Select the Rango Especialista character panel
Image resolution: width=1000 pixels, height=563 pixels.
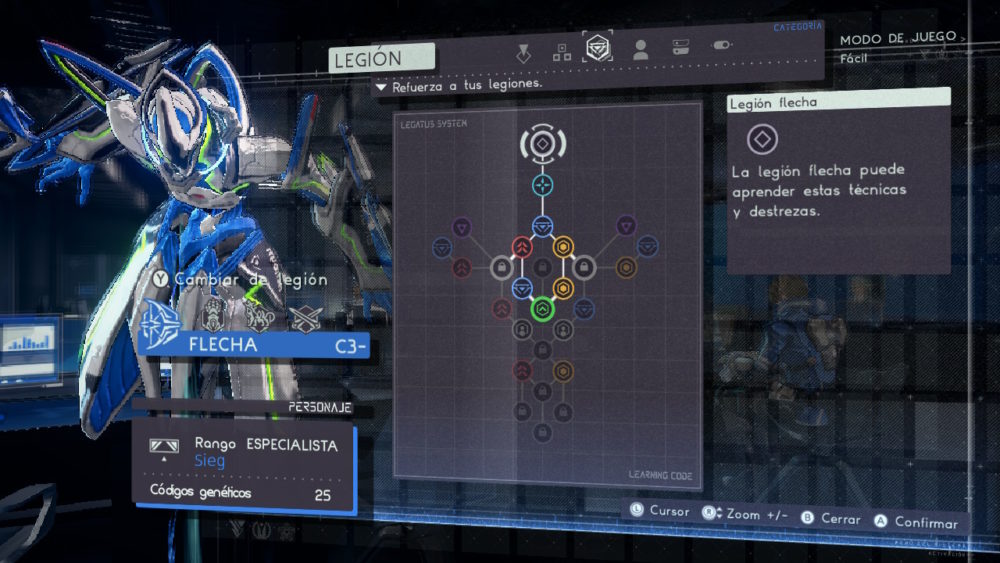[244, 464]
